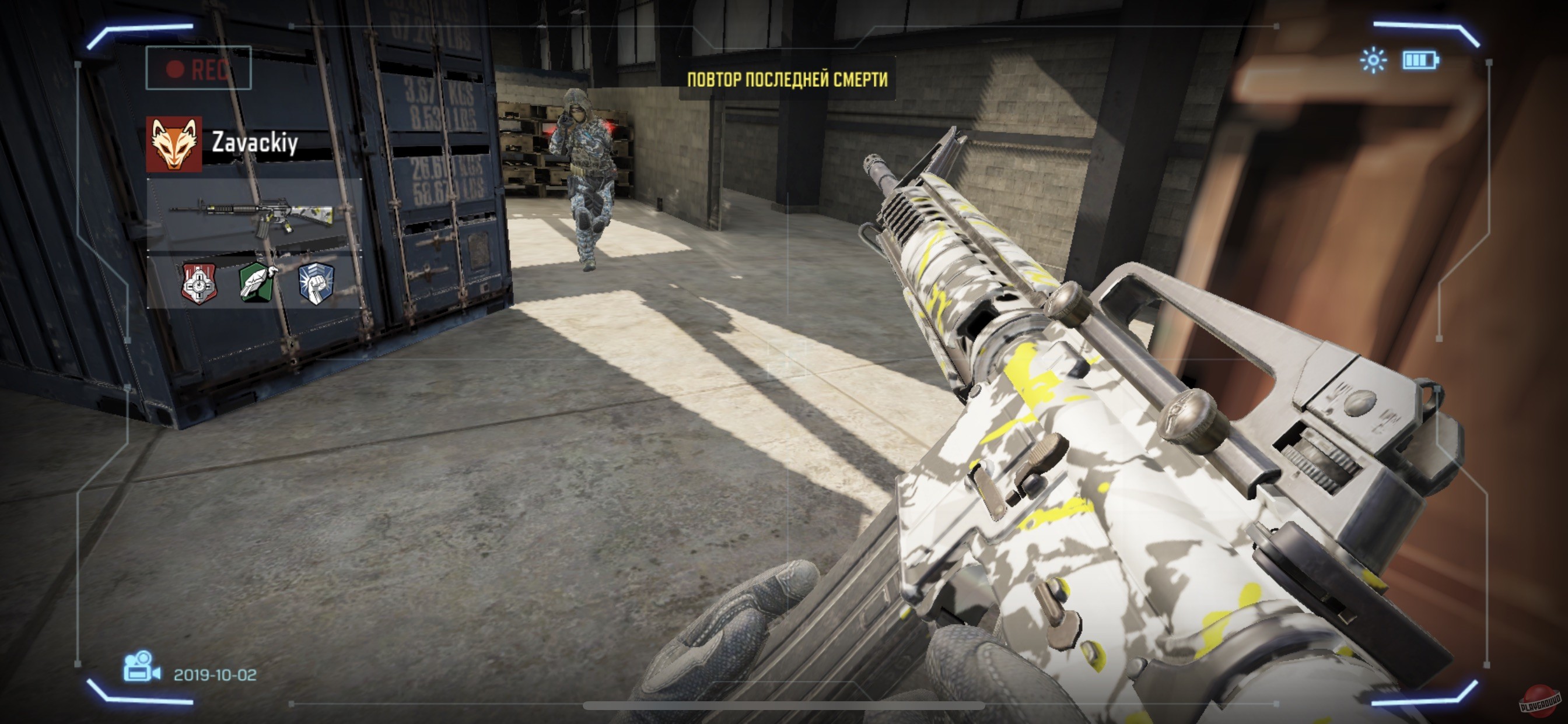Click the fox avatar of Zavackiy
The image size is (1568, 724).
click(173, 144)
